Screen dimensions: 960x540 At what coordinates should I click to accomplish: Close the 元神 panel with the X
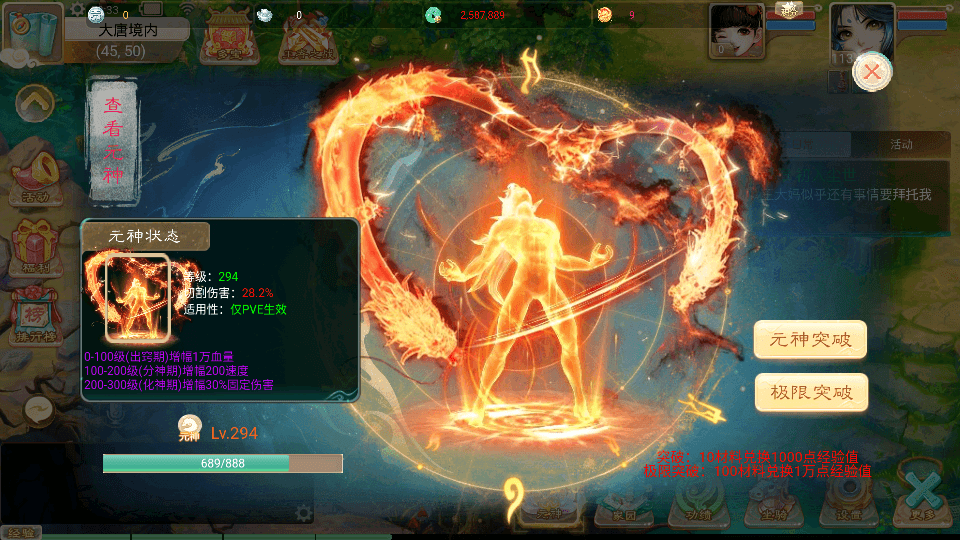[872, 71]
